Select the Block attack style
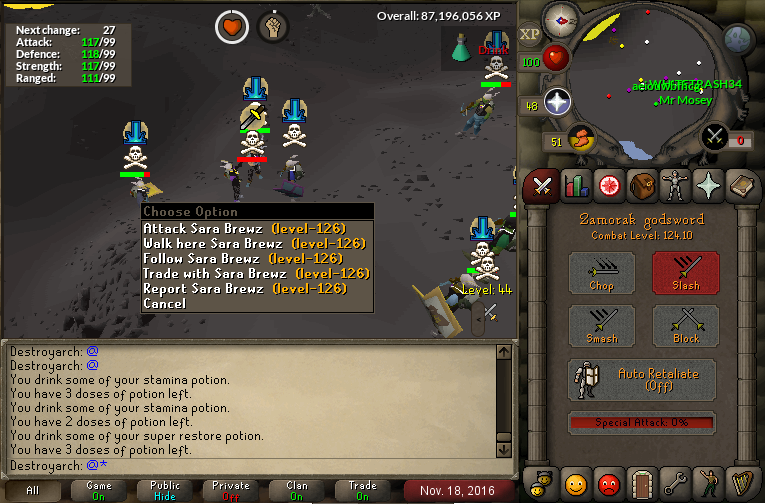 (x=686, y=326)
